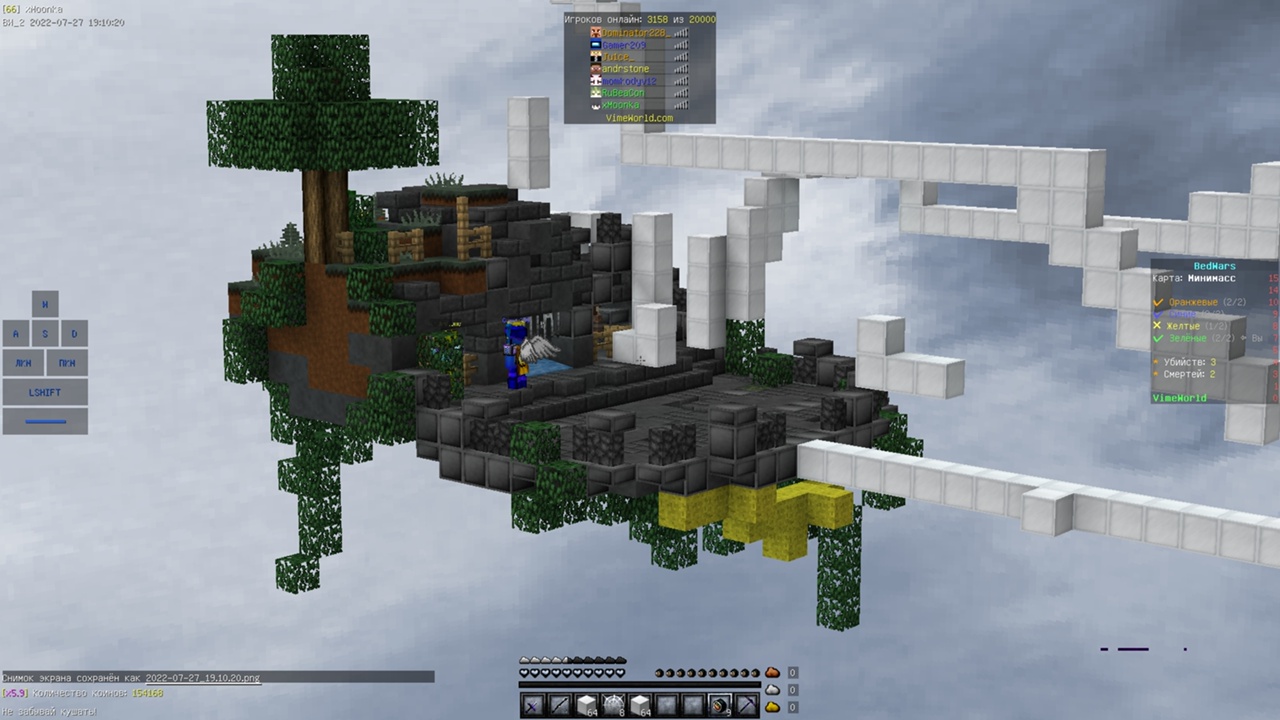The height and width of the screenshot is (720, 1280).
Task: Open the saved screenshot link in chat
Action: tap(202, 678)
